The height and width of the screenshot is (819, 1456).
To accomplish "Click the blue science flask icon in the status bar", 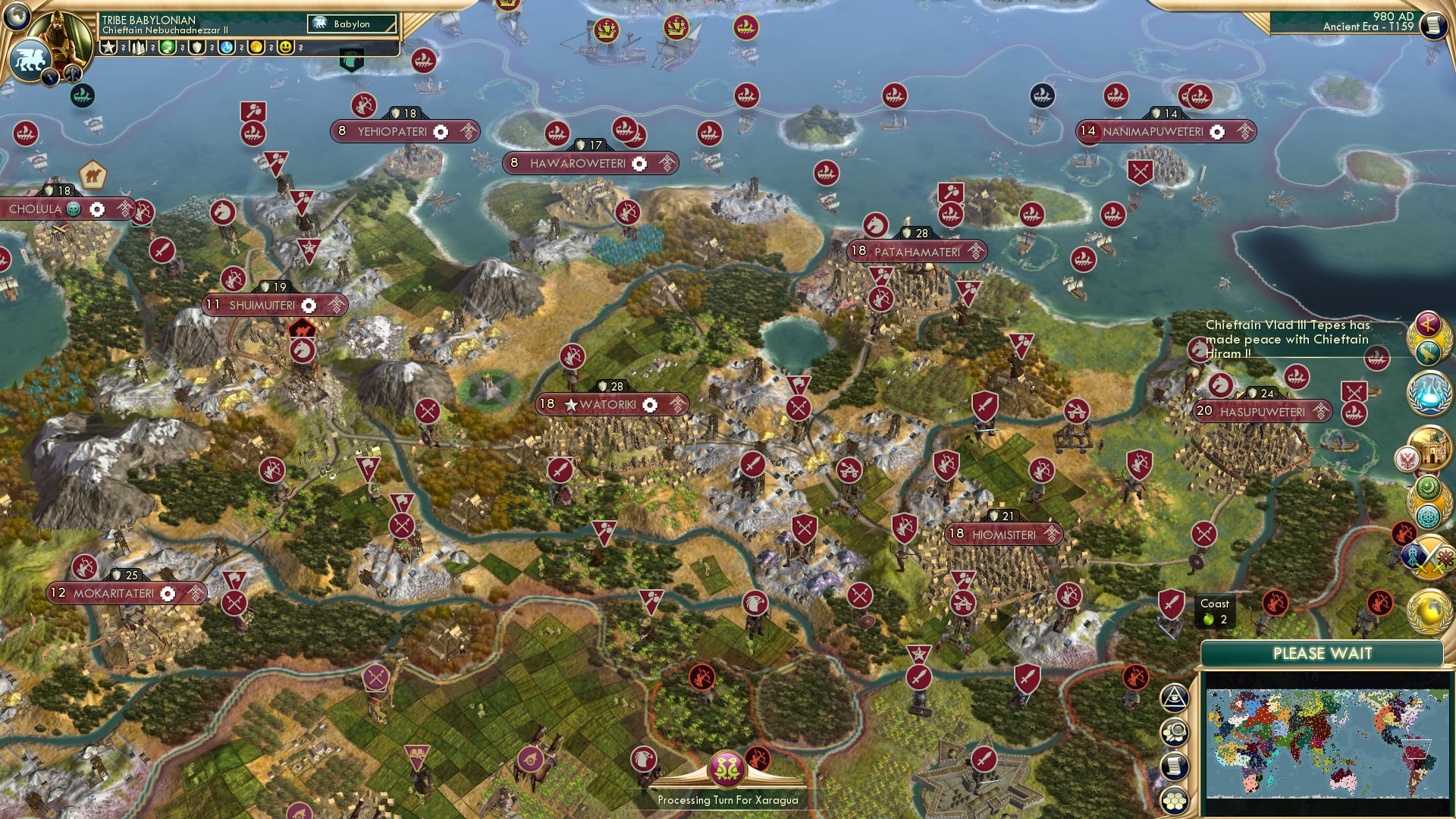I will tap(226, 47).
